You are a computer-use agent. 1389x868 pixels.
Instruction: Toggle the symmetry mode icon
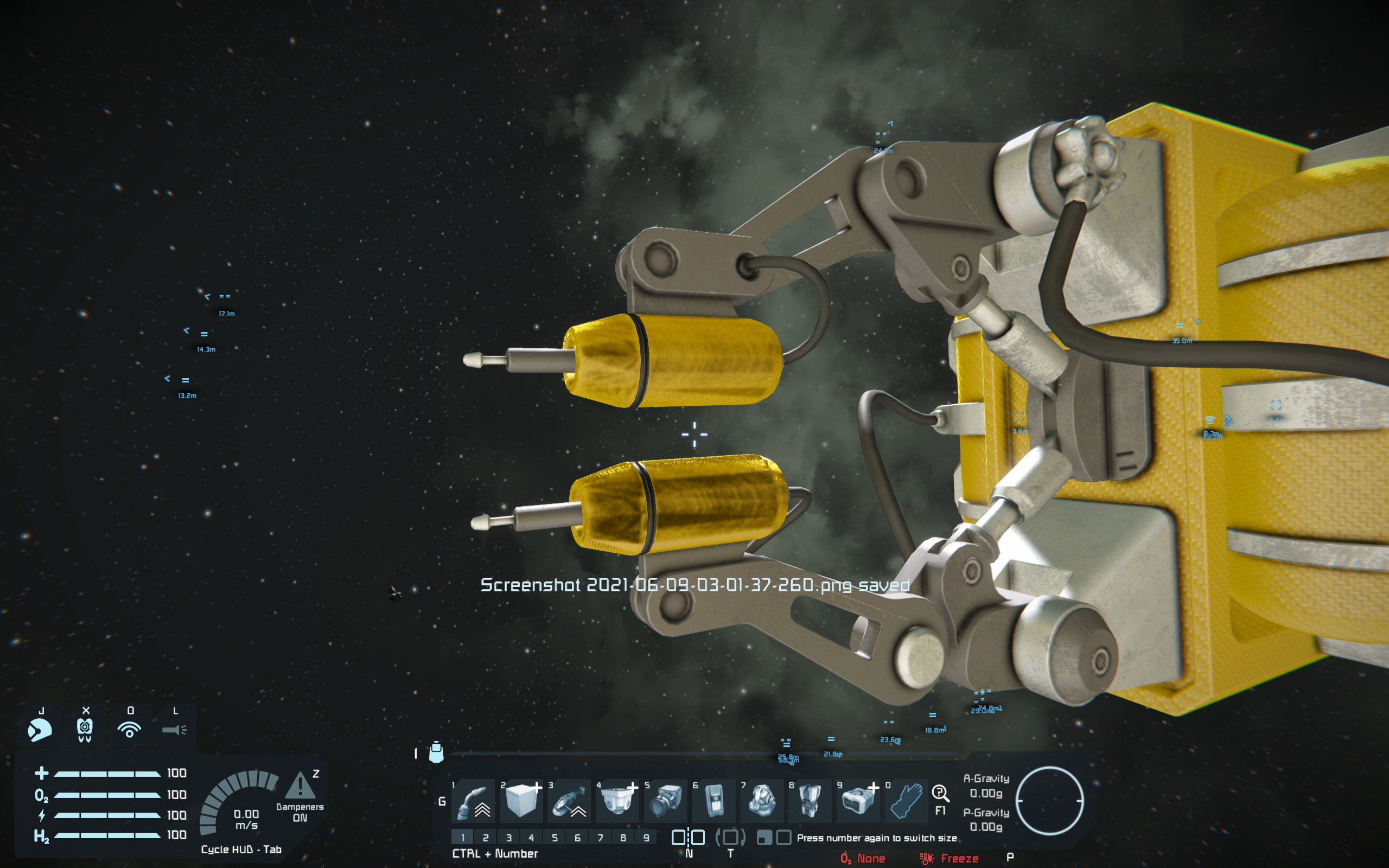click(688, 838)
